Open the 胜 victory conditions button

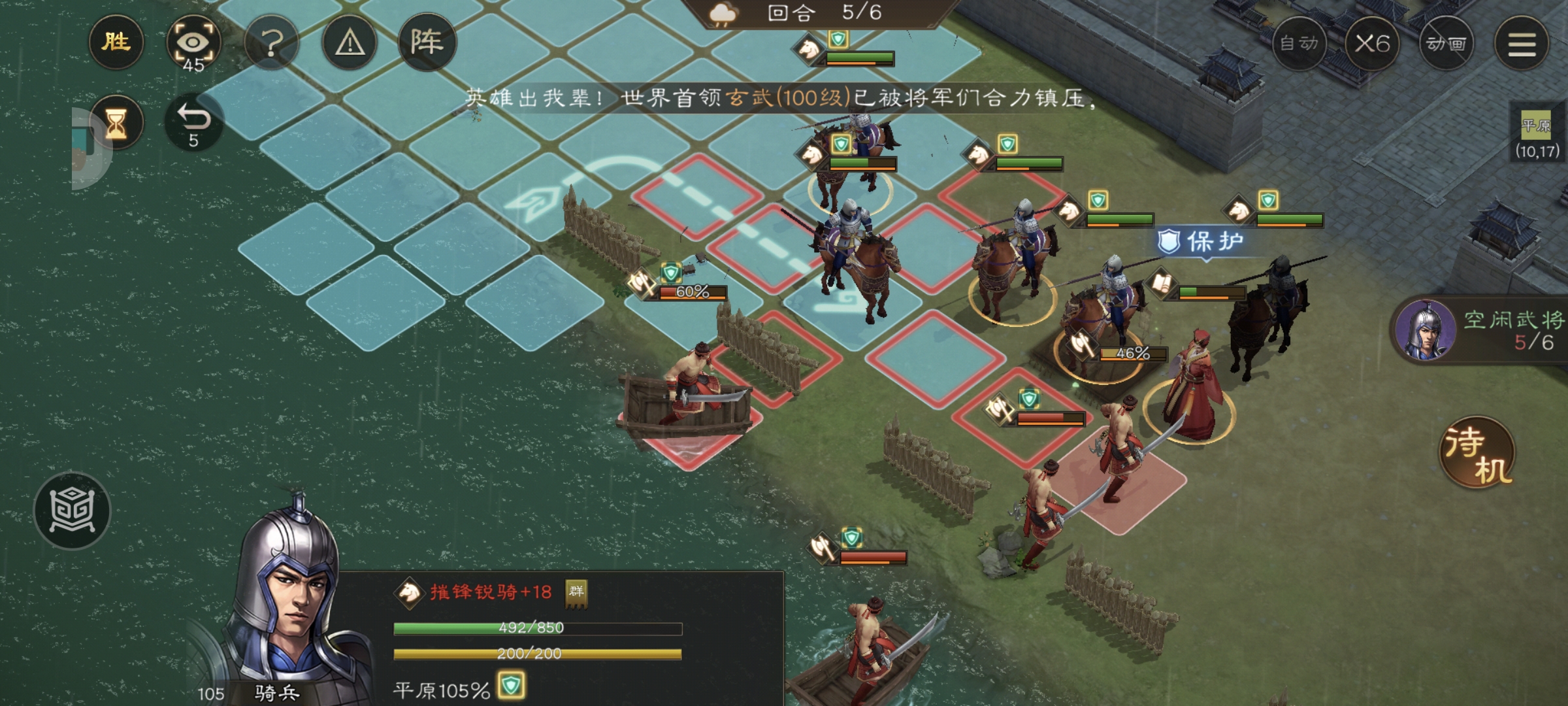pos(116,42)
